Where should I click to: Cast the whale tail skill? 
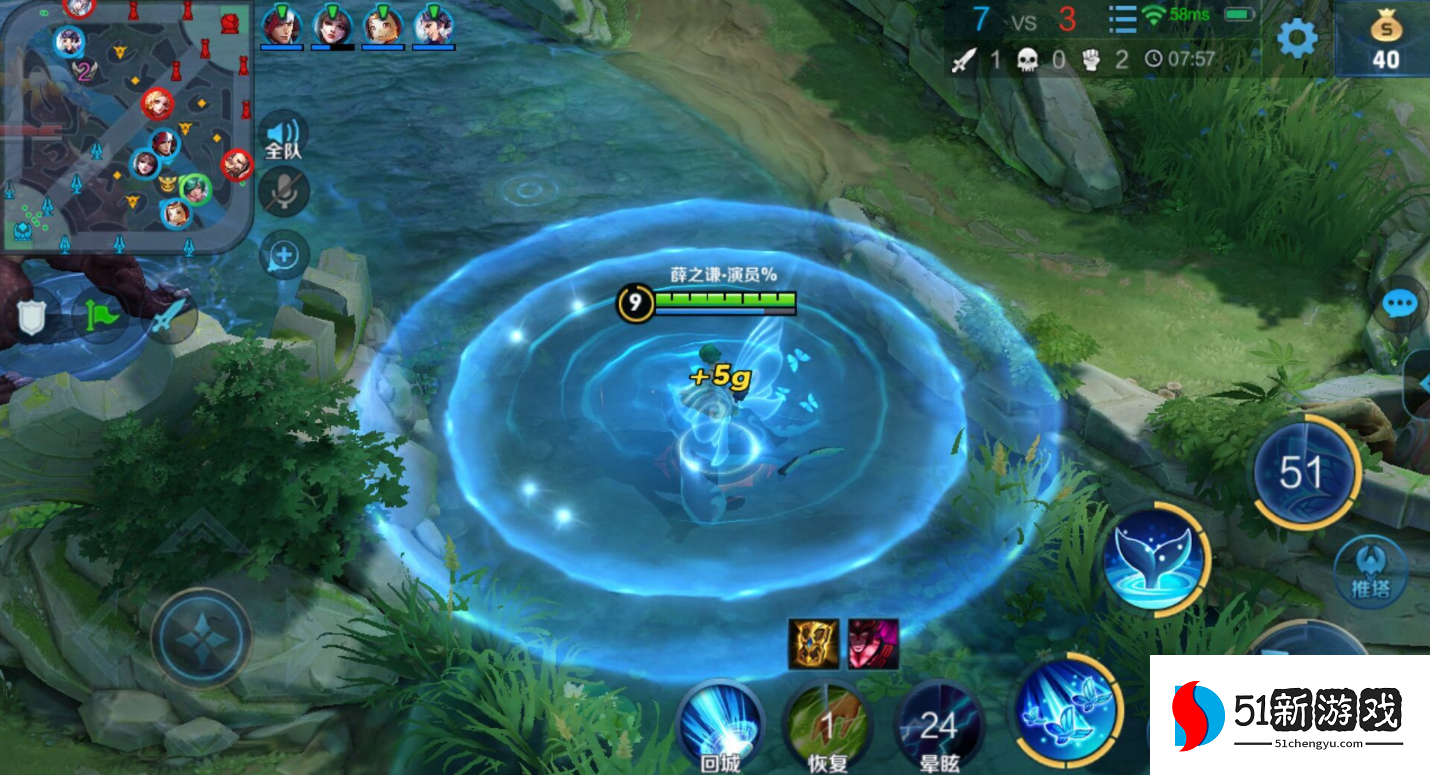coord(1157,555)
